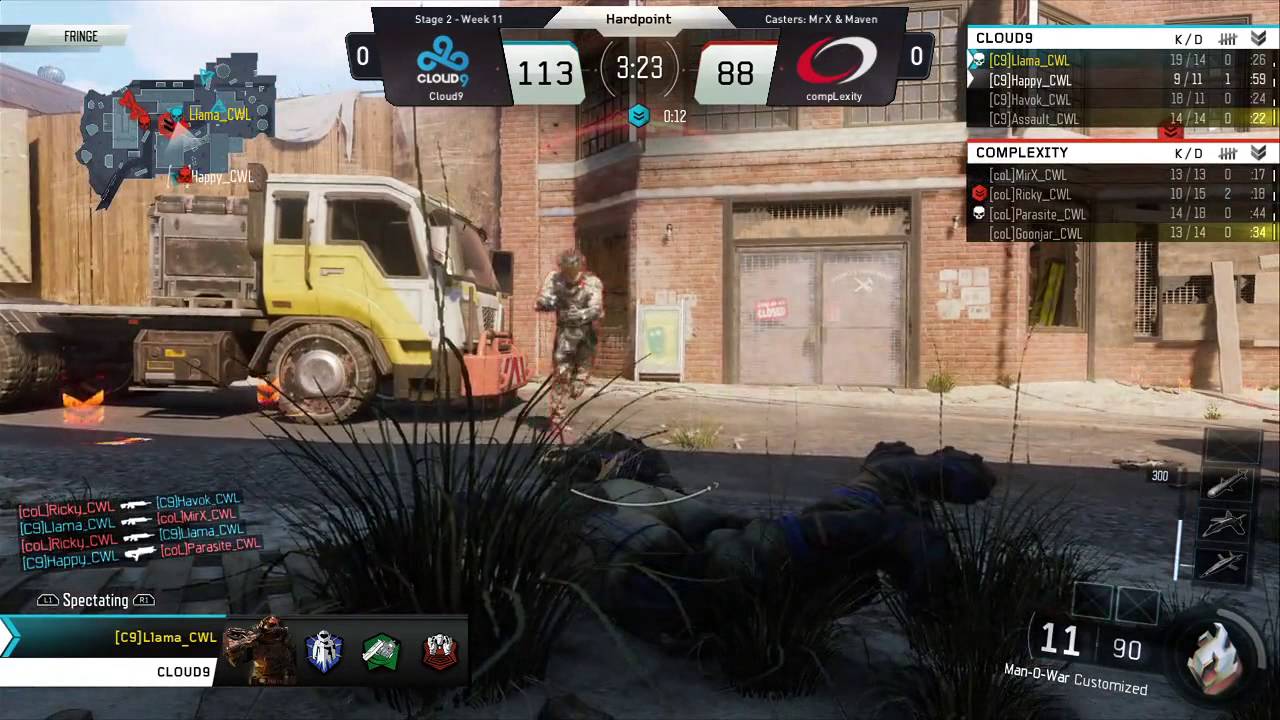Screen dimensions: 1280x720
Task: Select the blue winged perk icon
Action: tap(324, 652)
